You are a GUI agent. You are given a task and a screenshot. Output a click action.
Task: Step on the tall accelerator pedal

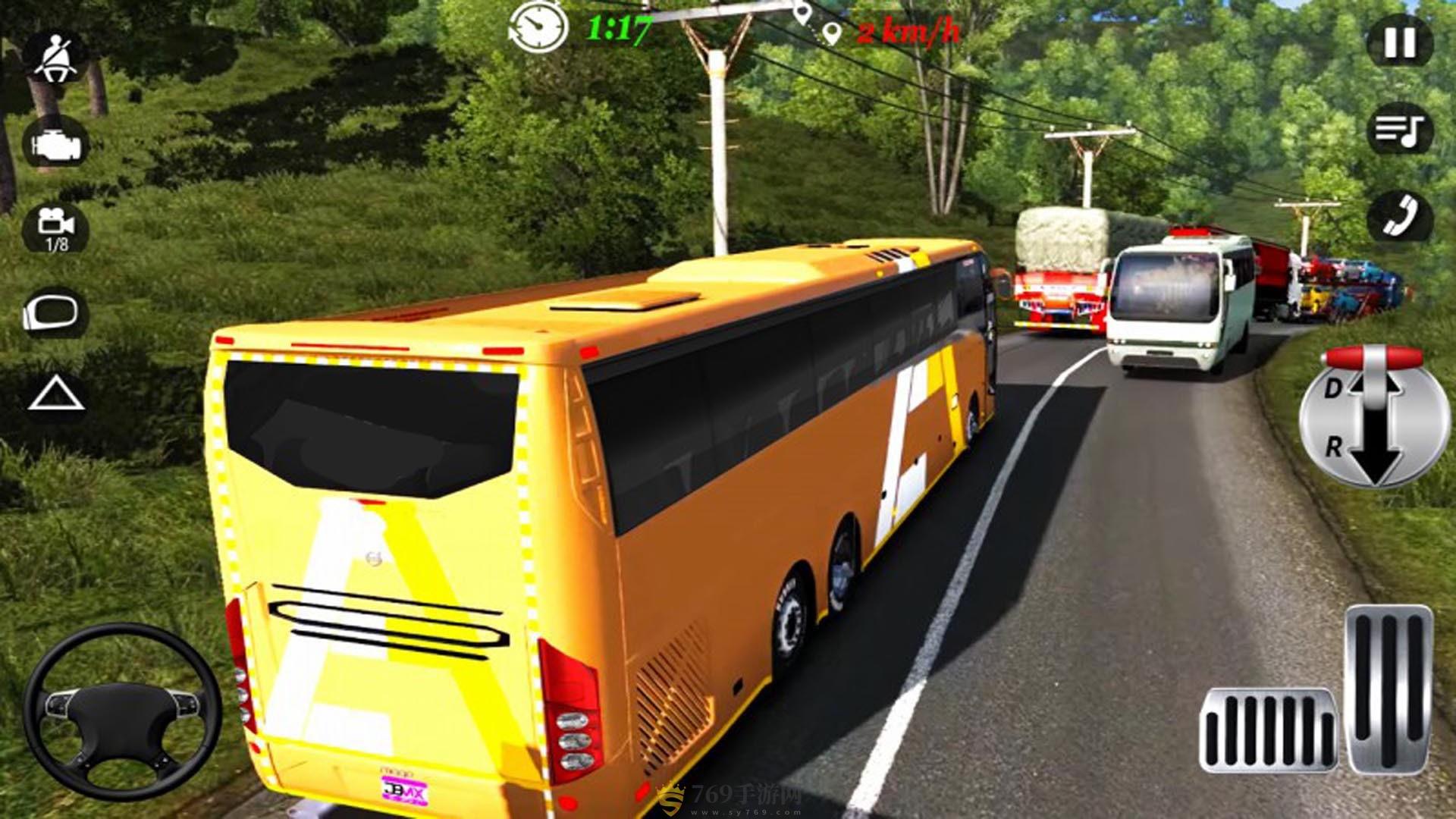click(x=1389, y=689)
